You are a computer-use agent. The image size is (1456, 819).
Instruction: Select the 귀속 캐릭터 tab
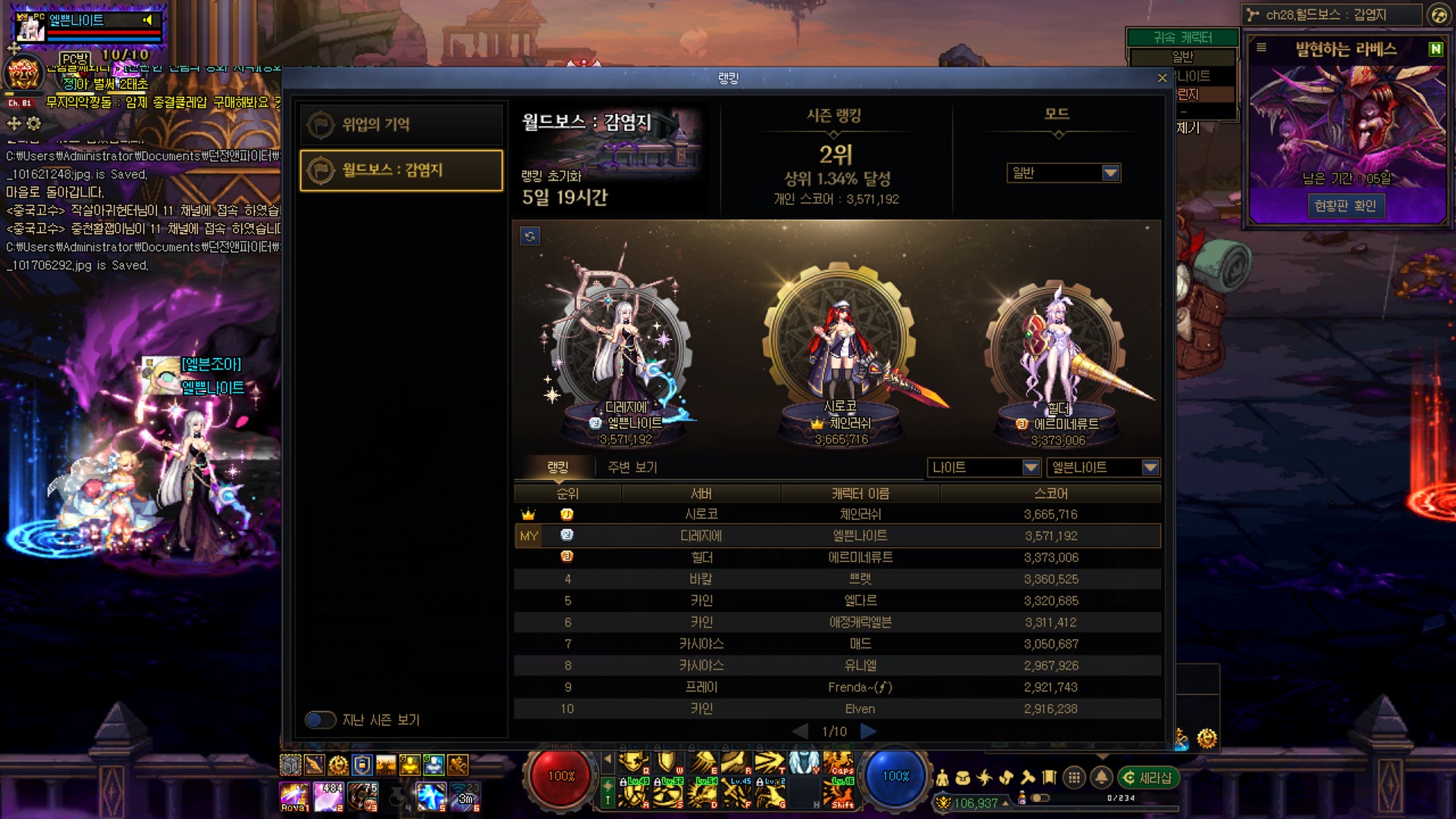(x=1182, y=37)
